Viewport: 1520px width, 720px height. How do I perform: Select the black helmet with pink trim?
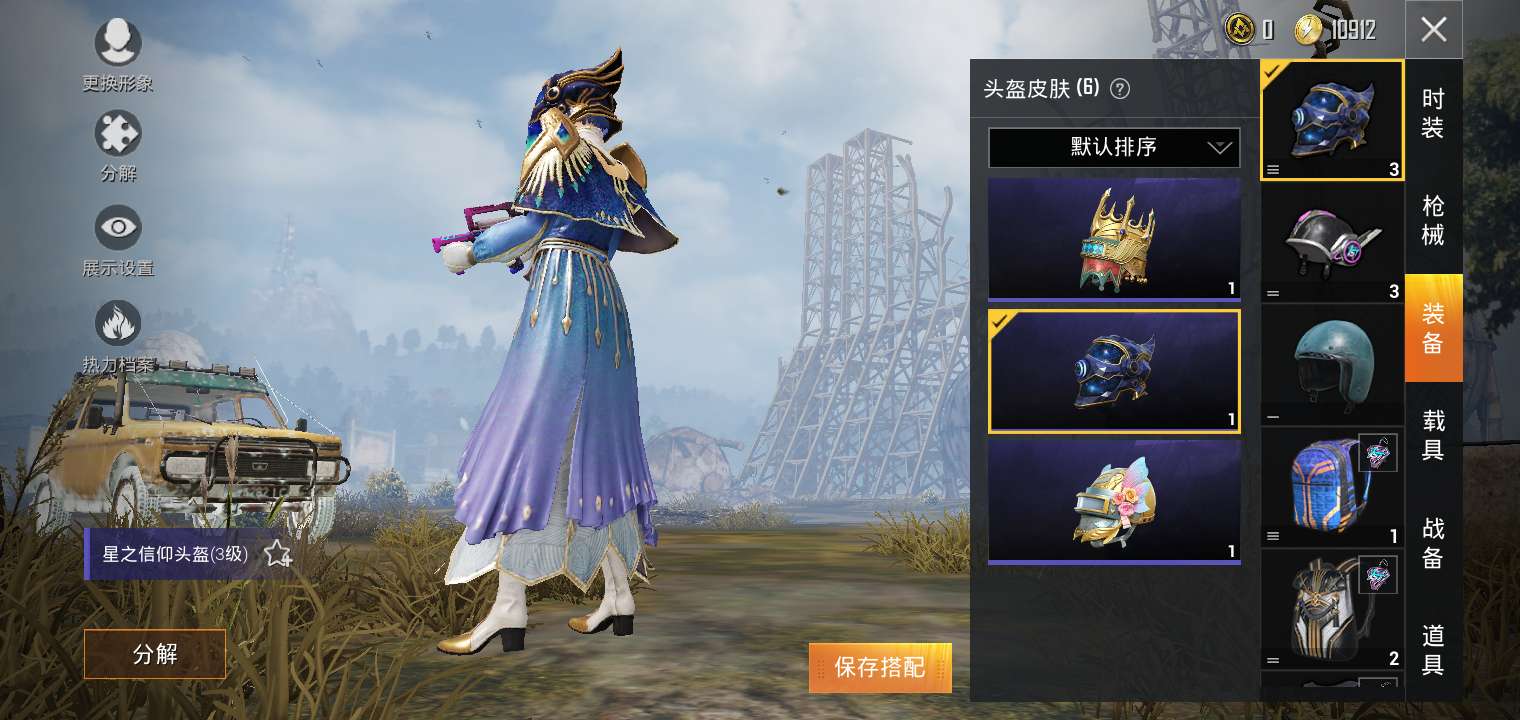1331,242
